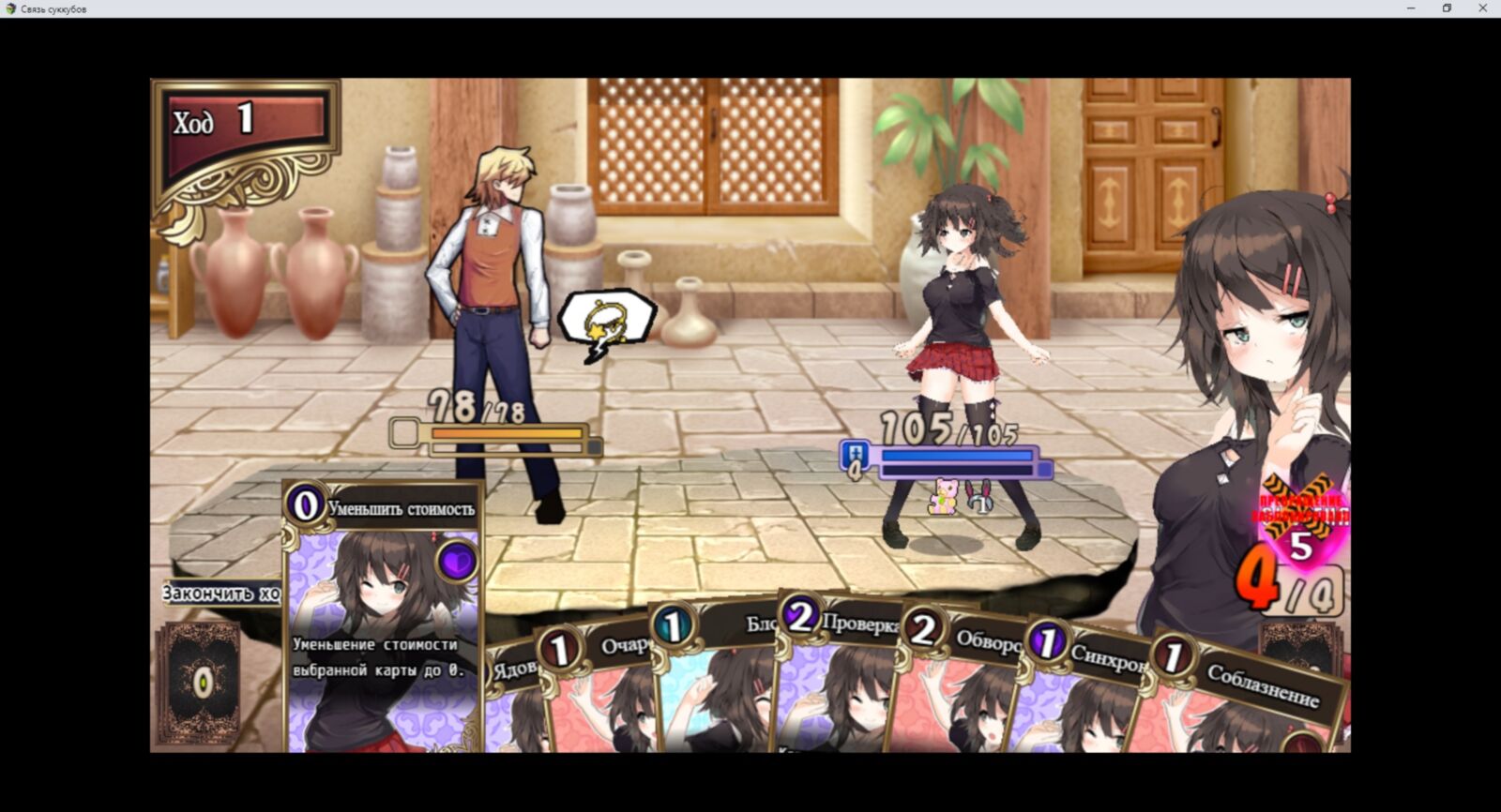Minimize the game window

(1411, 8)
